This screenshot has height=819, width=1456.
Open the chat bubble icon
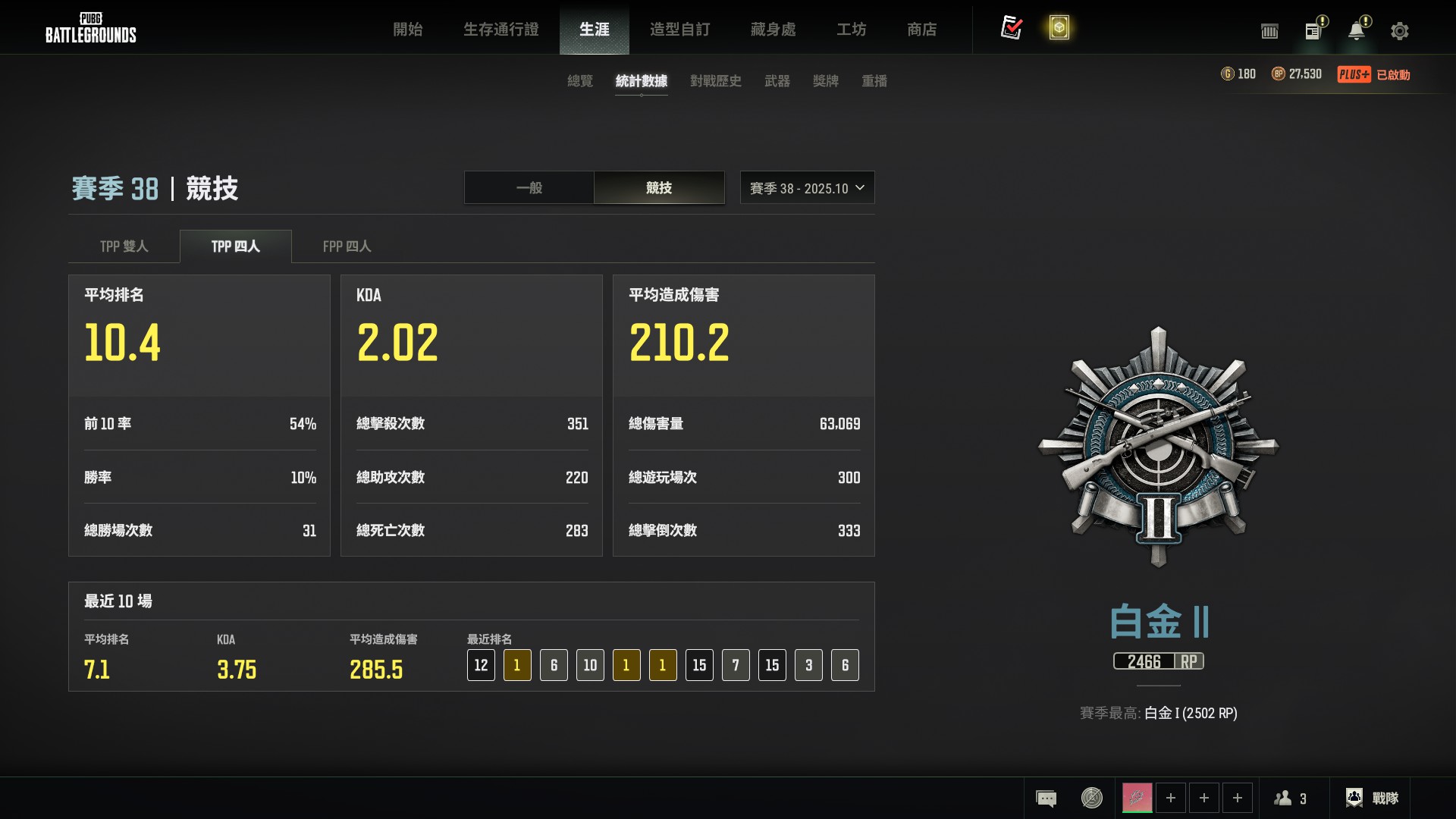pyautogui.click(x=1046, y=799)
